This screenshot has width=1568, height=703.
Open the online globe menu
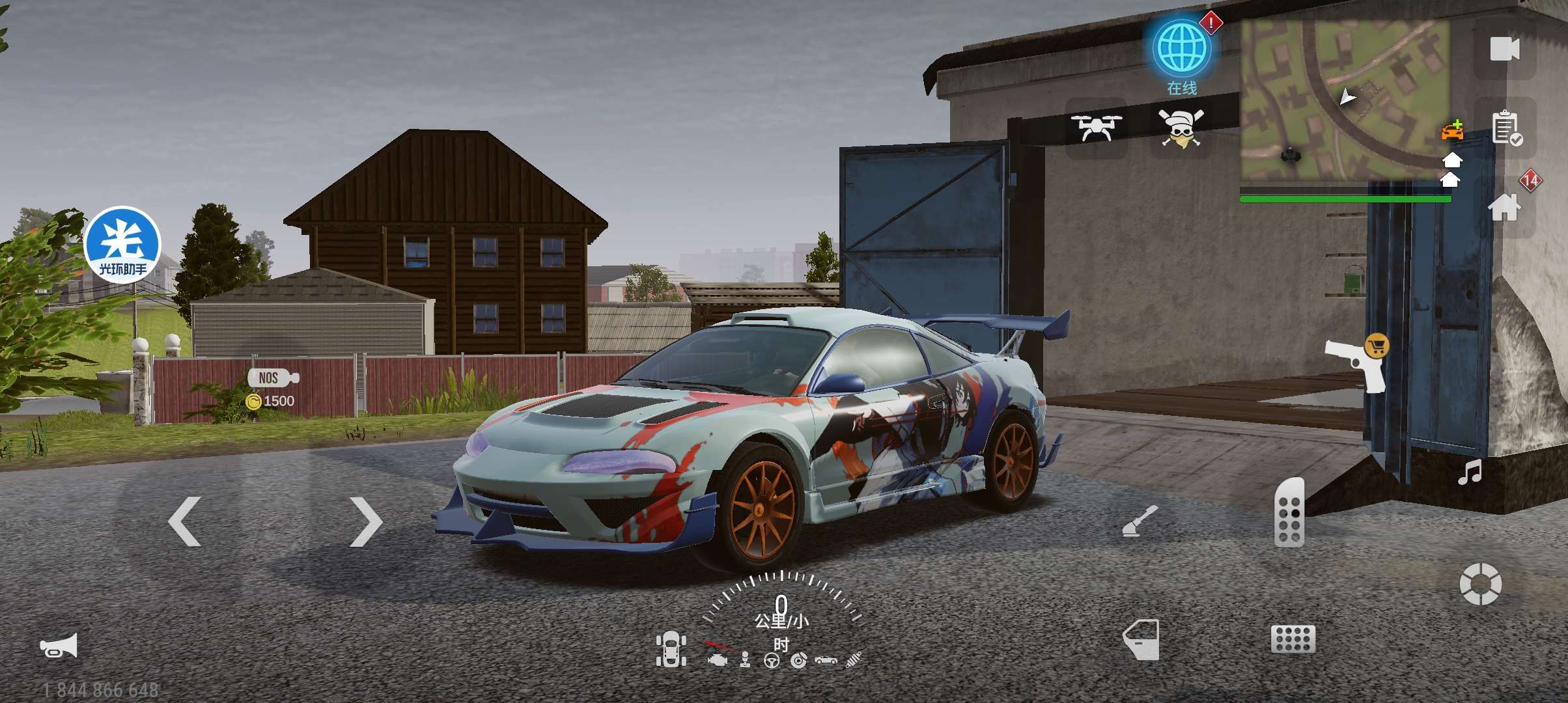1181,48
